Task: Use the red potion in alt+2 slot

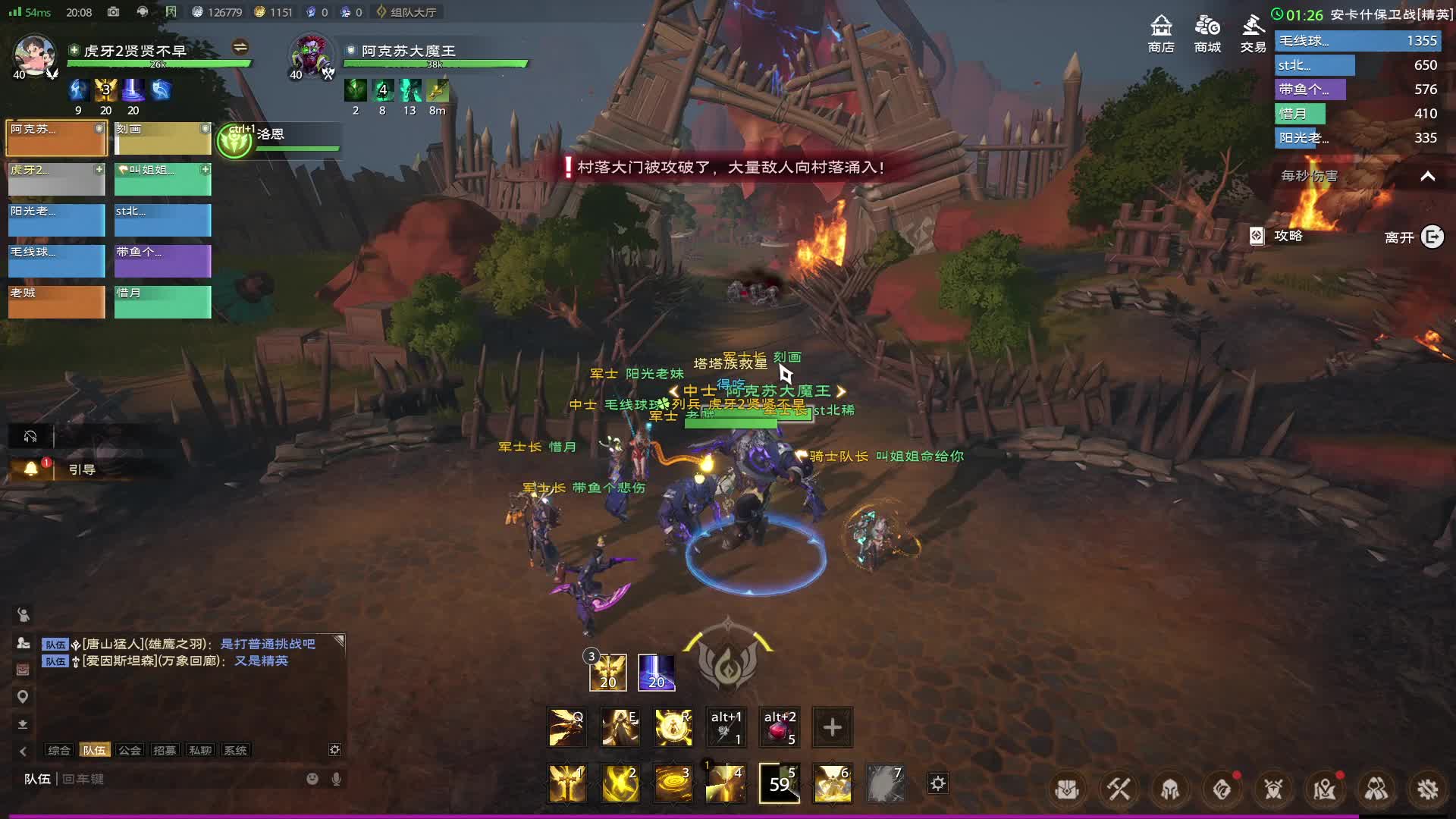Action: (780, 727)
